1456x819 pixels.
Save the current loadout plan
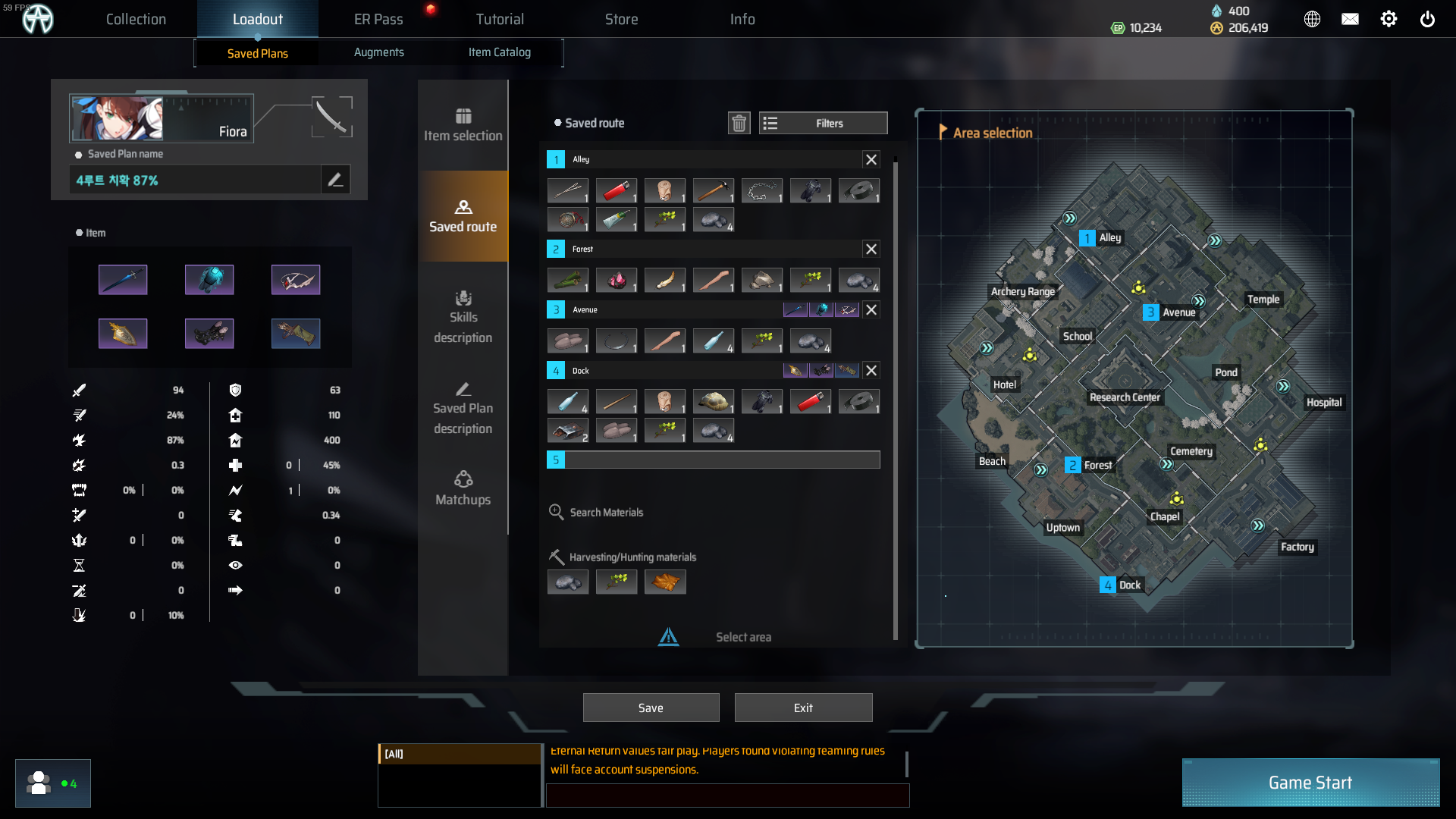click(x=651, y=708)
